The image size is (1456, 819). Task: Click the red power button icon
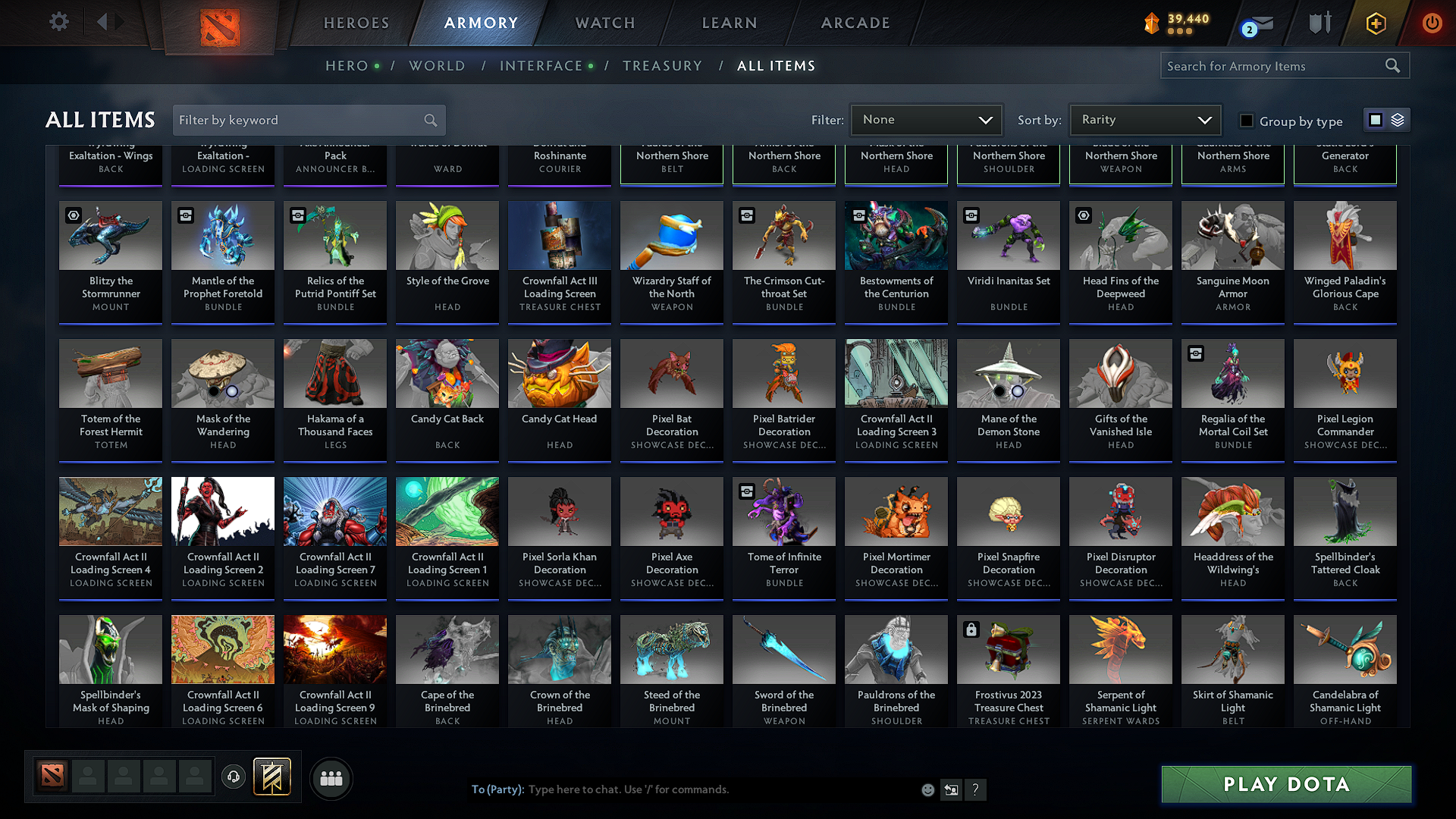pos(1432,24)
